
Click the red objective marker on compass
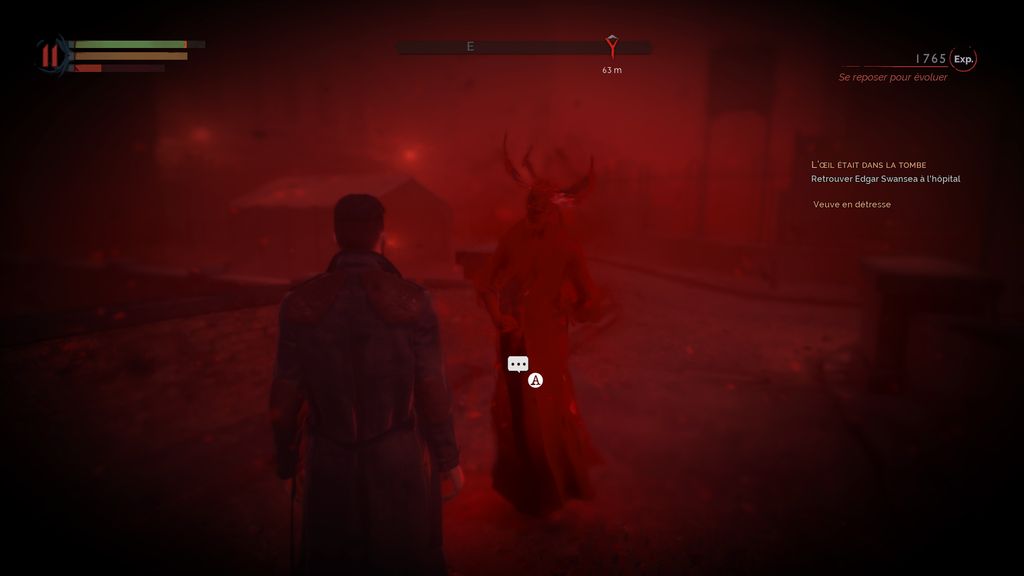coord(612,45)
